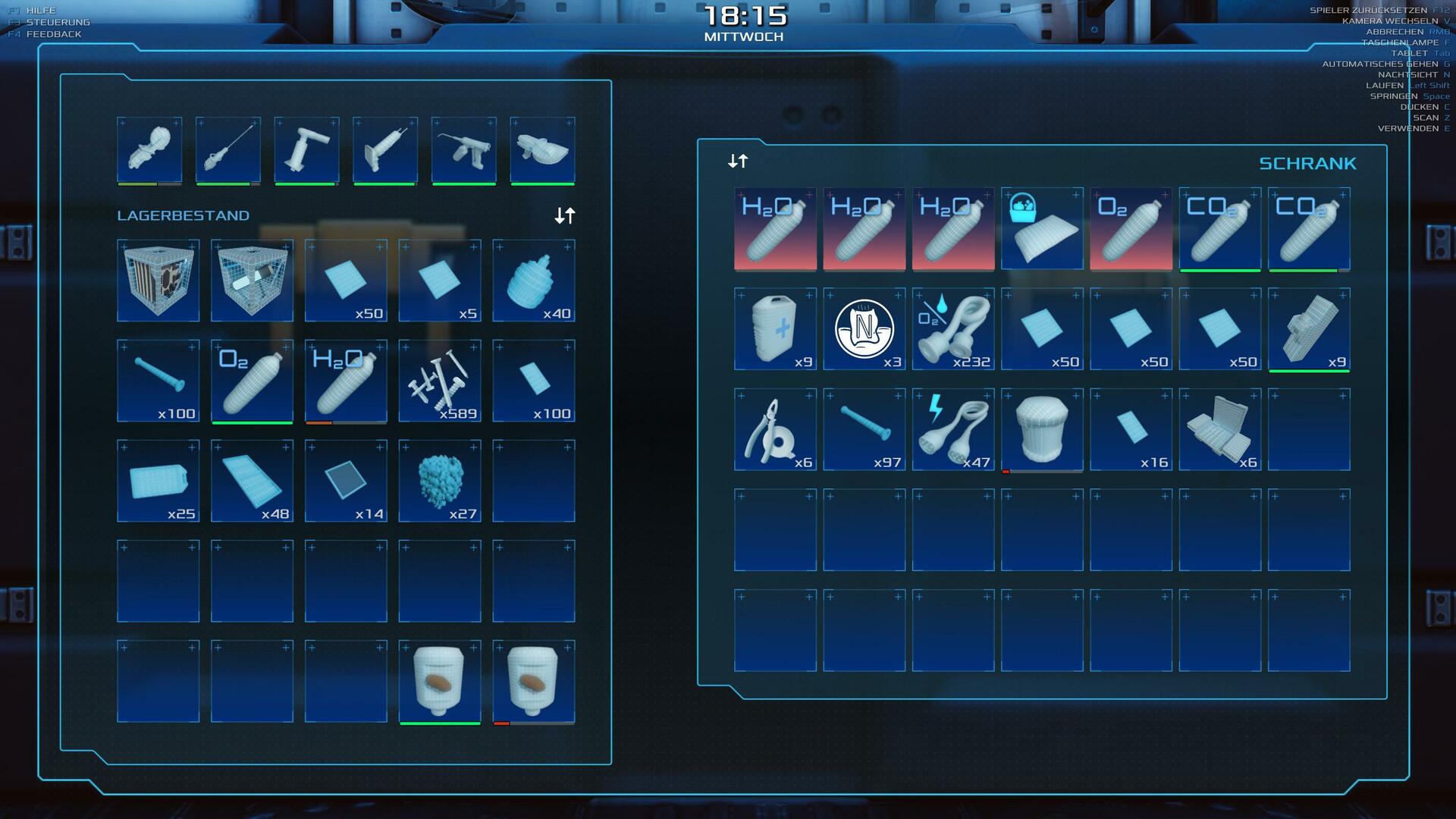Select the x14 glass pane stack
The width and height of the screenshot is (1456, 819).
pos(346,481)
